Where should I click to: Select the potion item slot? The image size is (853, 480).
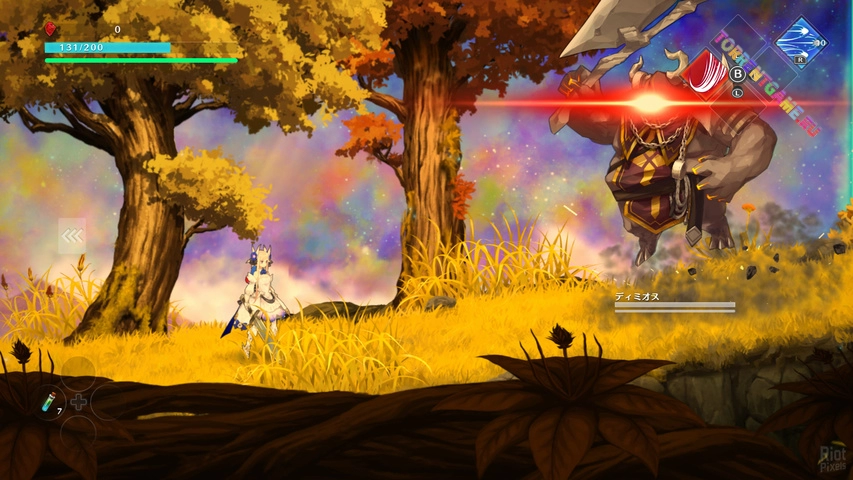(49, 402)
